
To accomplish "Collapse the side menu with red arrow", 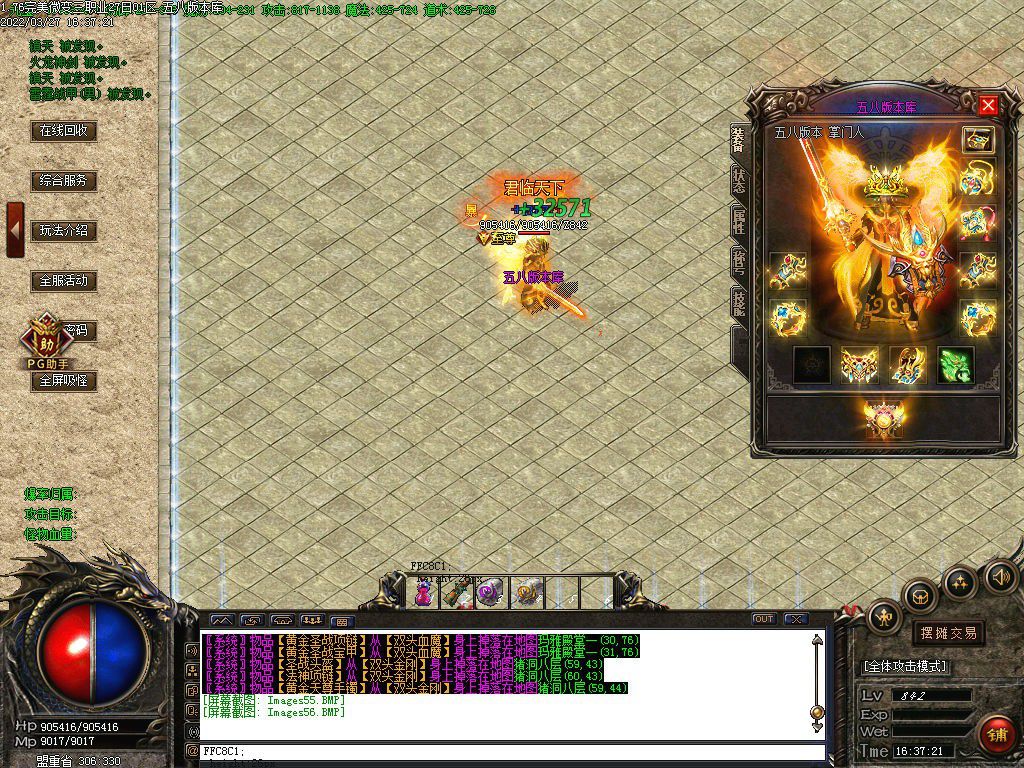I will point(15,229).
